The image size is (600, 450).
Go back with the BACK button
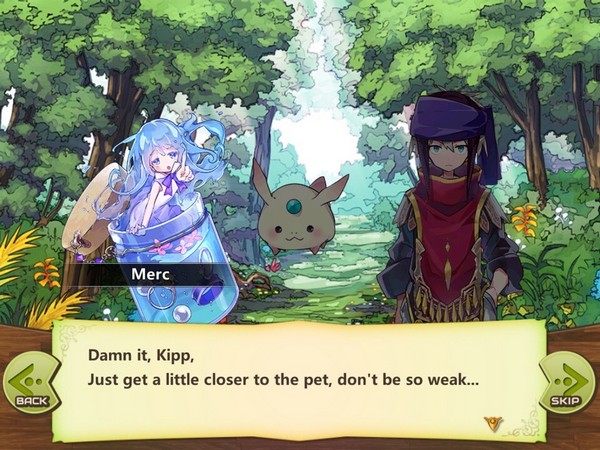[30, 382]
